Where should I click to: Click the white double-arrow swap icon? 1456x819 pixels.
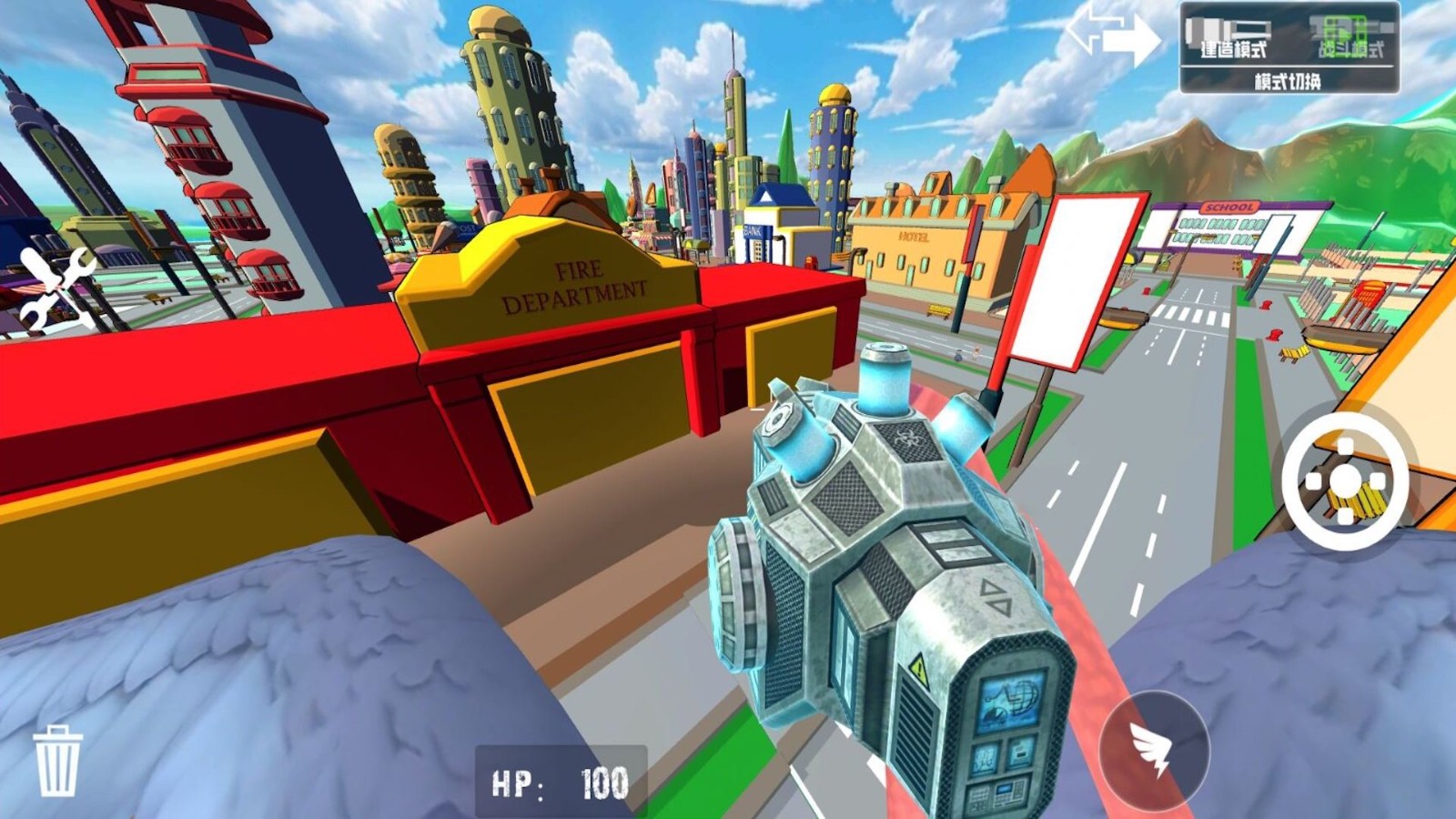click(1112, 34)
